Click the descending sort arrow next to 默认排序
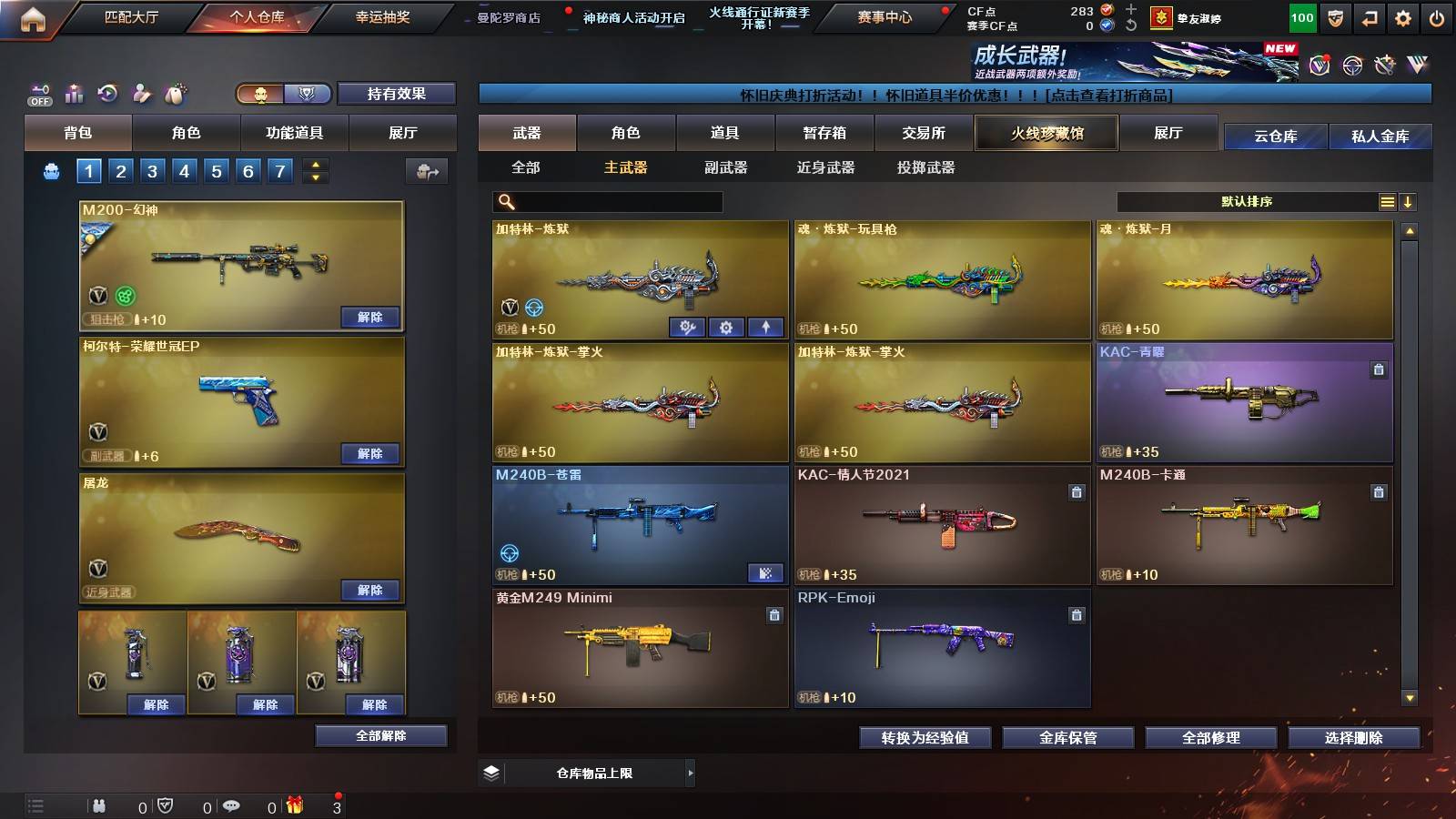The width and height of the screenshot is (1456, 819). 1407,201
